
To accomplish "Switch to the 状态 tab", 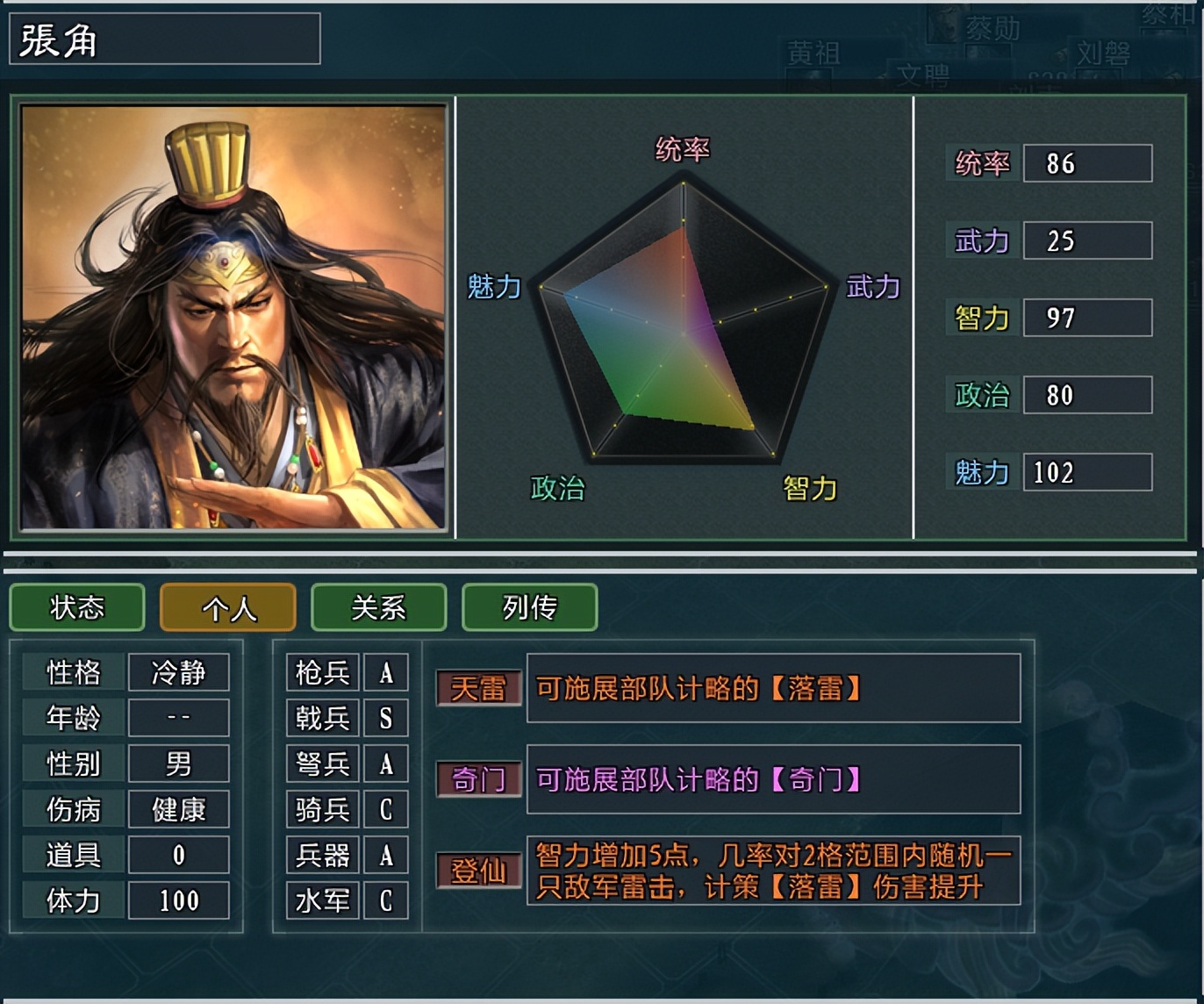I will pyautogui.click(x=76, y=607).
